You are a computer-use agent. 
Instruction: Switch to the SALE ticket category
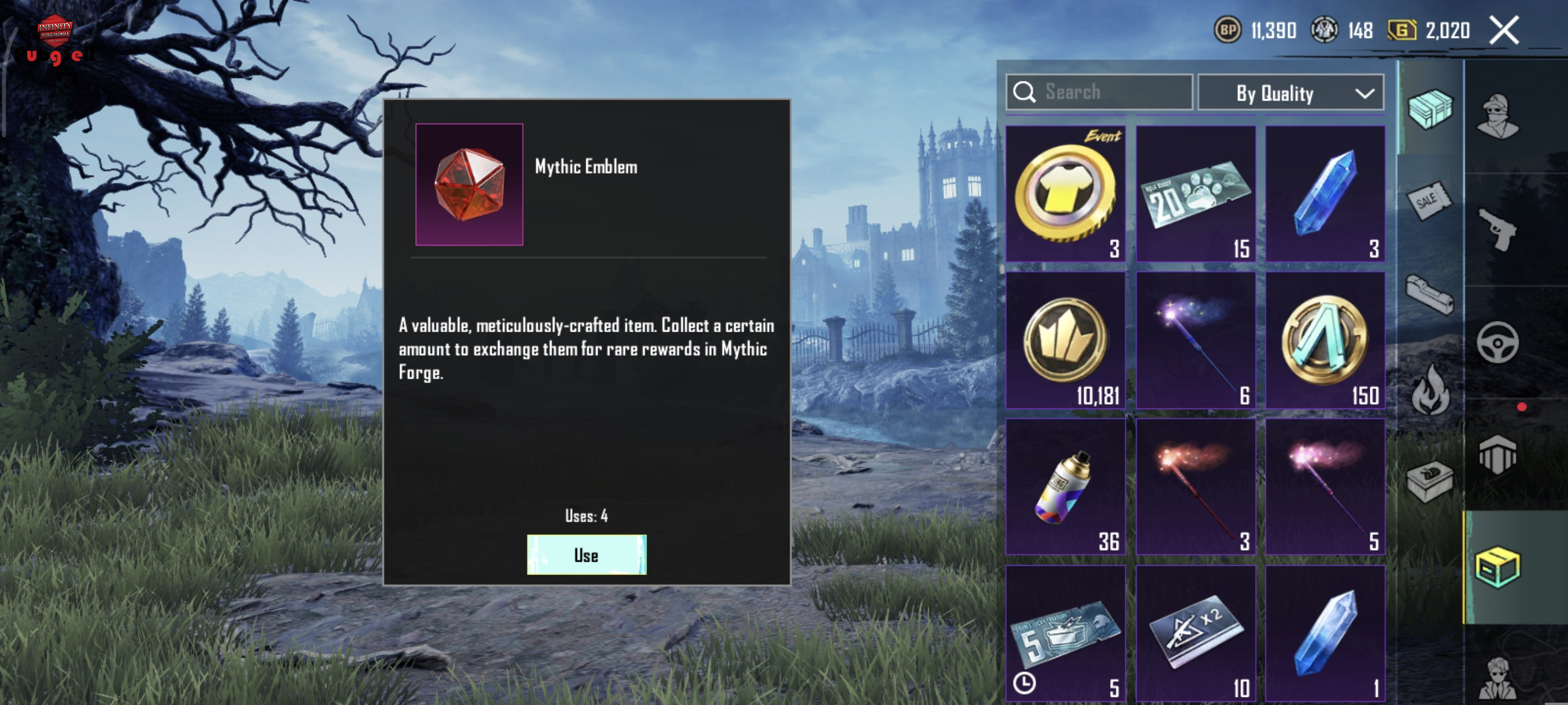[1430, 200]
